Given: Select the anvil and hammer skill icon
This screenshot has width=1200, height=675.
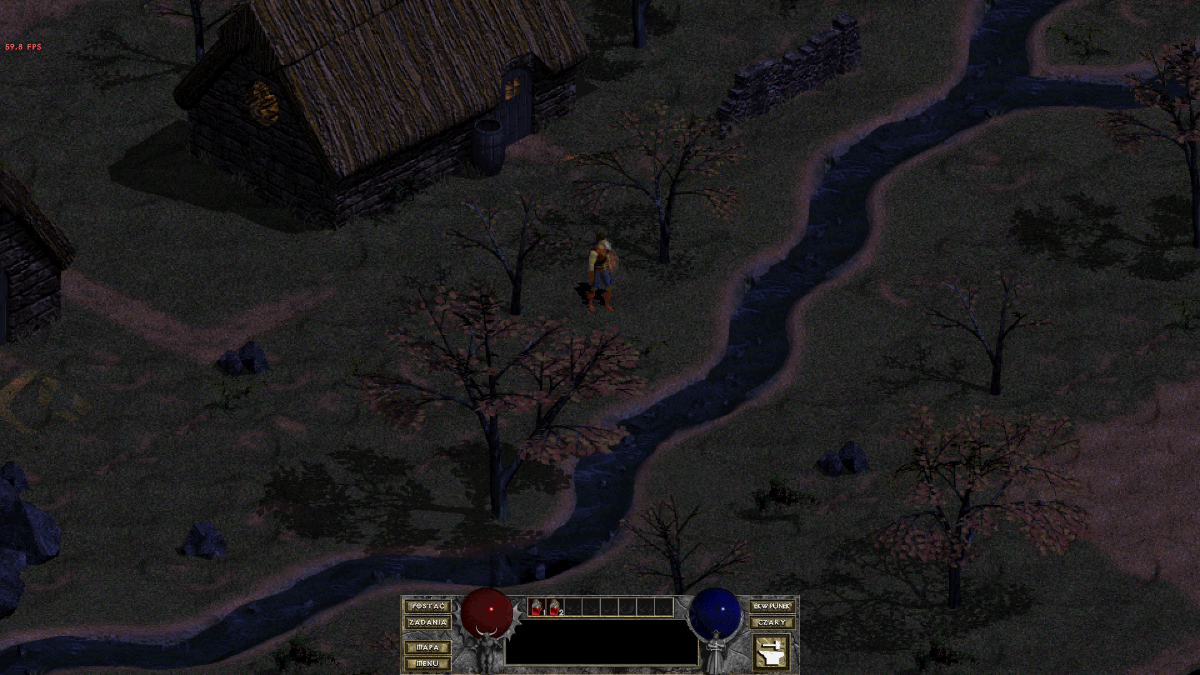Looking at the screenshot, I should (x=771, y=652).
